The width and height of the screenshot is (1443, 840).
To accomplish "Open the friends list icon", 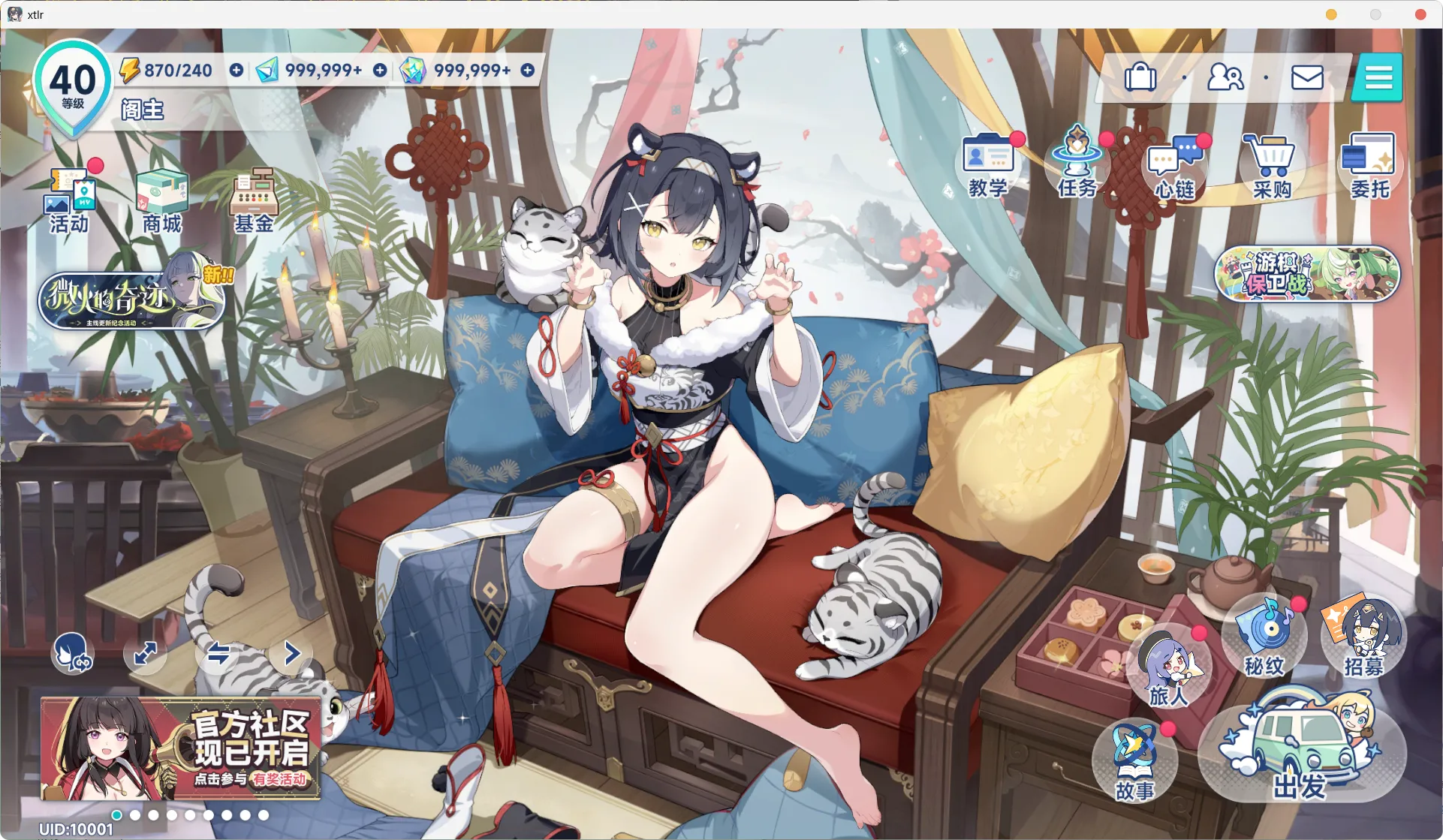I will (x=1225, y=77).
